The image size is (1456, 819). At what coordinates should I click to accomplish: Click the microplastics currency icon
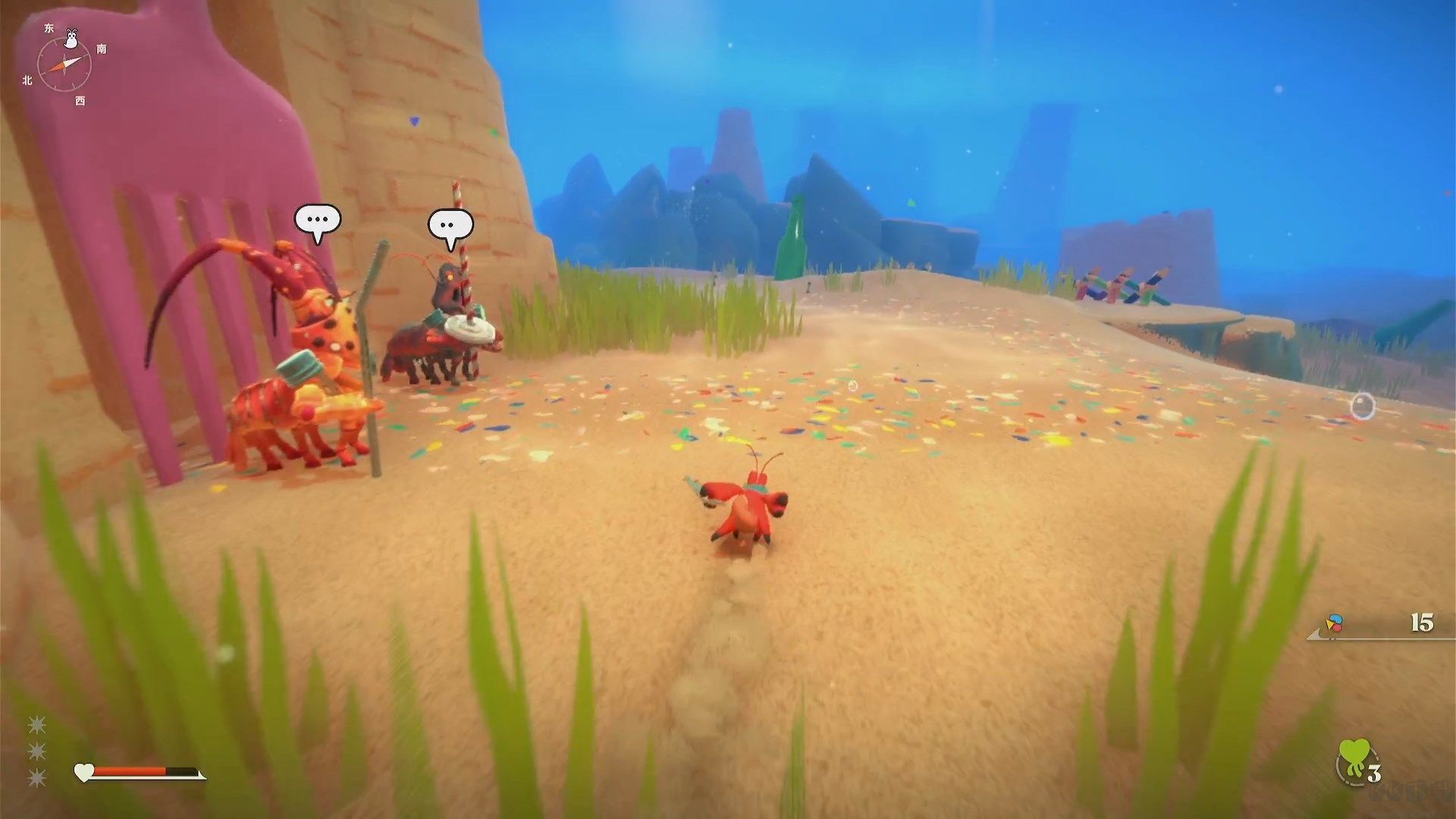tap(1334, 624)
